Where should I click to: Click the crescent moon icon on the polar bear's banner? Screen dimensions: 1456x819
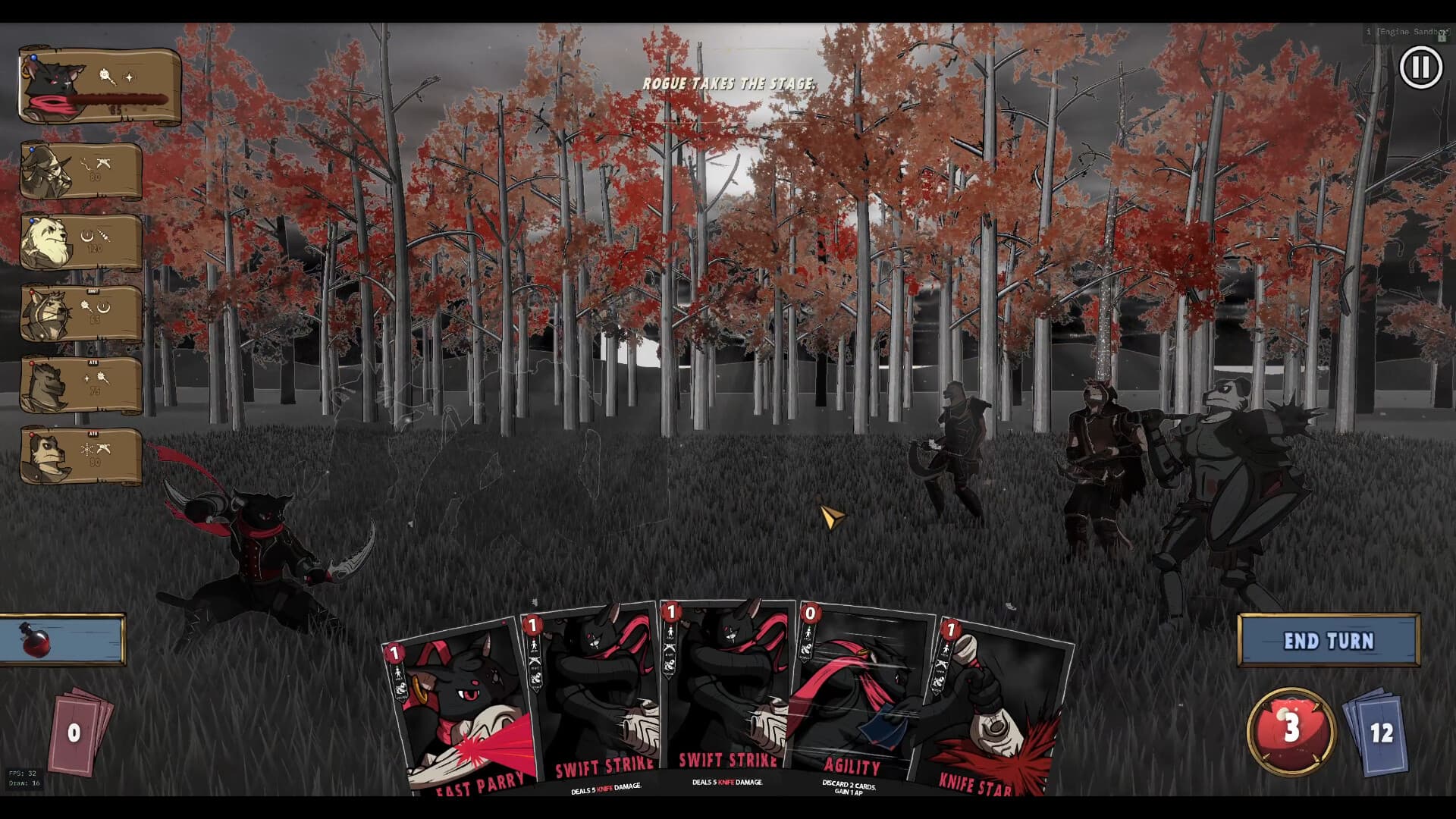pos(86,234)
